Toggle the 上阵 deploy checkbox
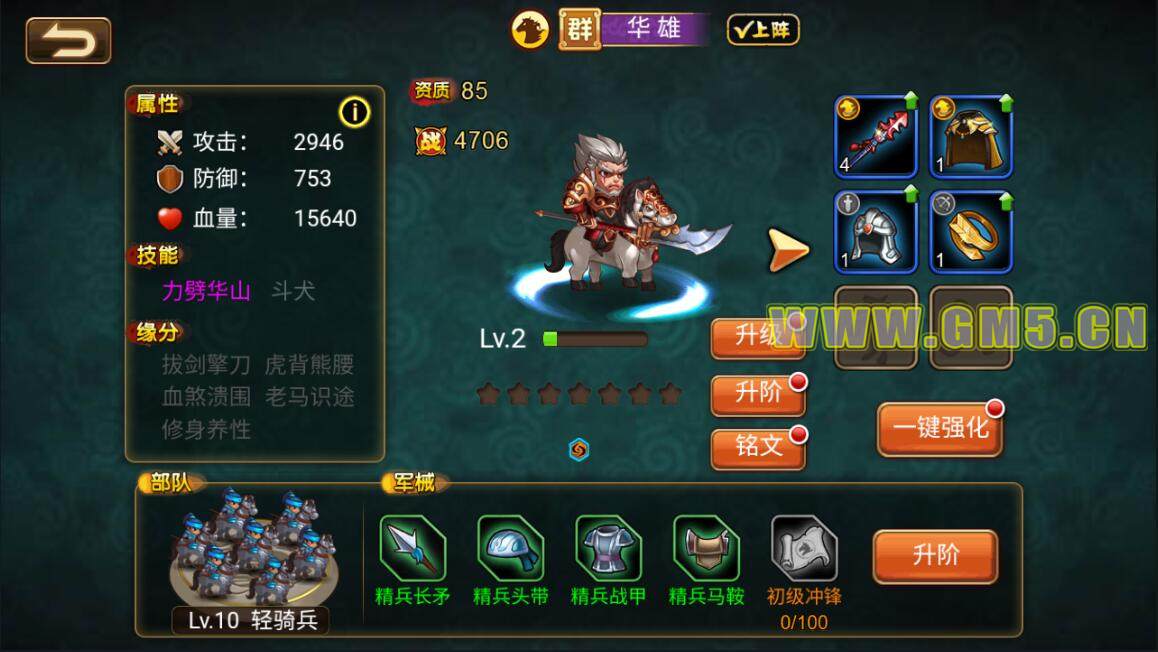Screen dimensions: 1158x652 click(x=763, y=30)
